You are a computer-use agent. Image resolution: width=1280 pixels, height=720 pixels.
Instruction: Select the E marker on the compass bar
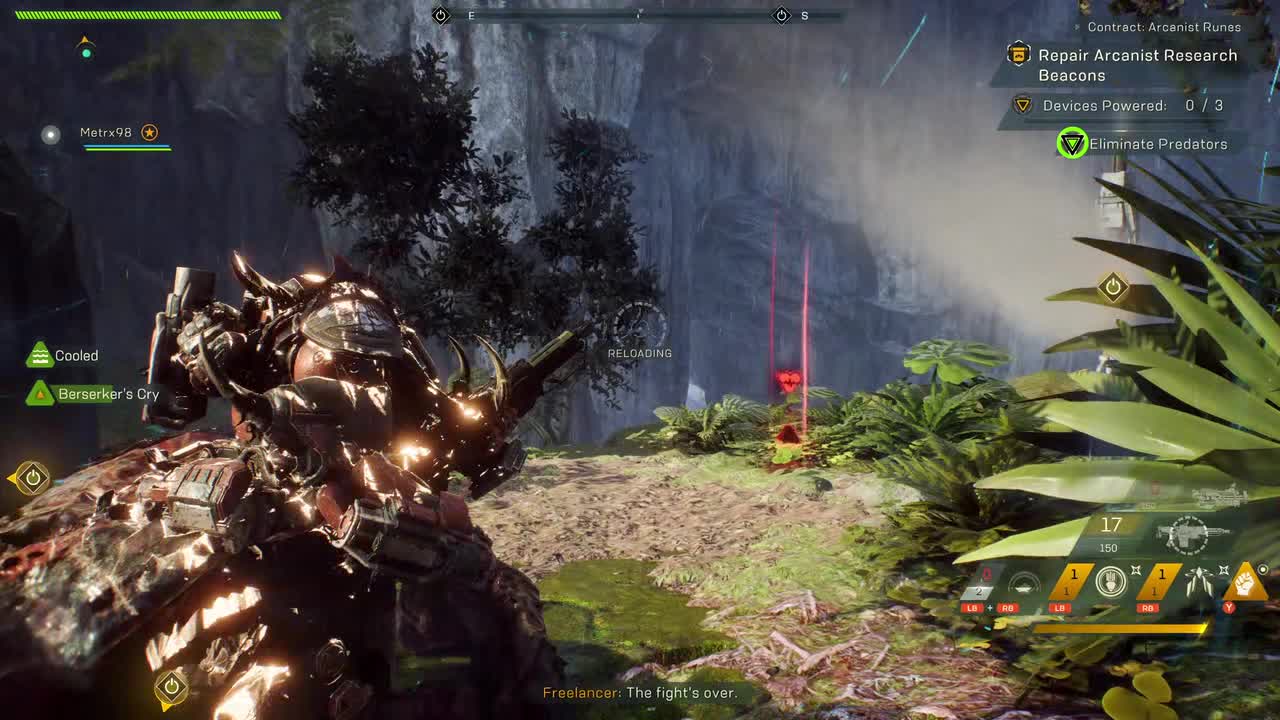coord(470,15)
